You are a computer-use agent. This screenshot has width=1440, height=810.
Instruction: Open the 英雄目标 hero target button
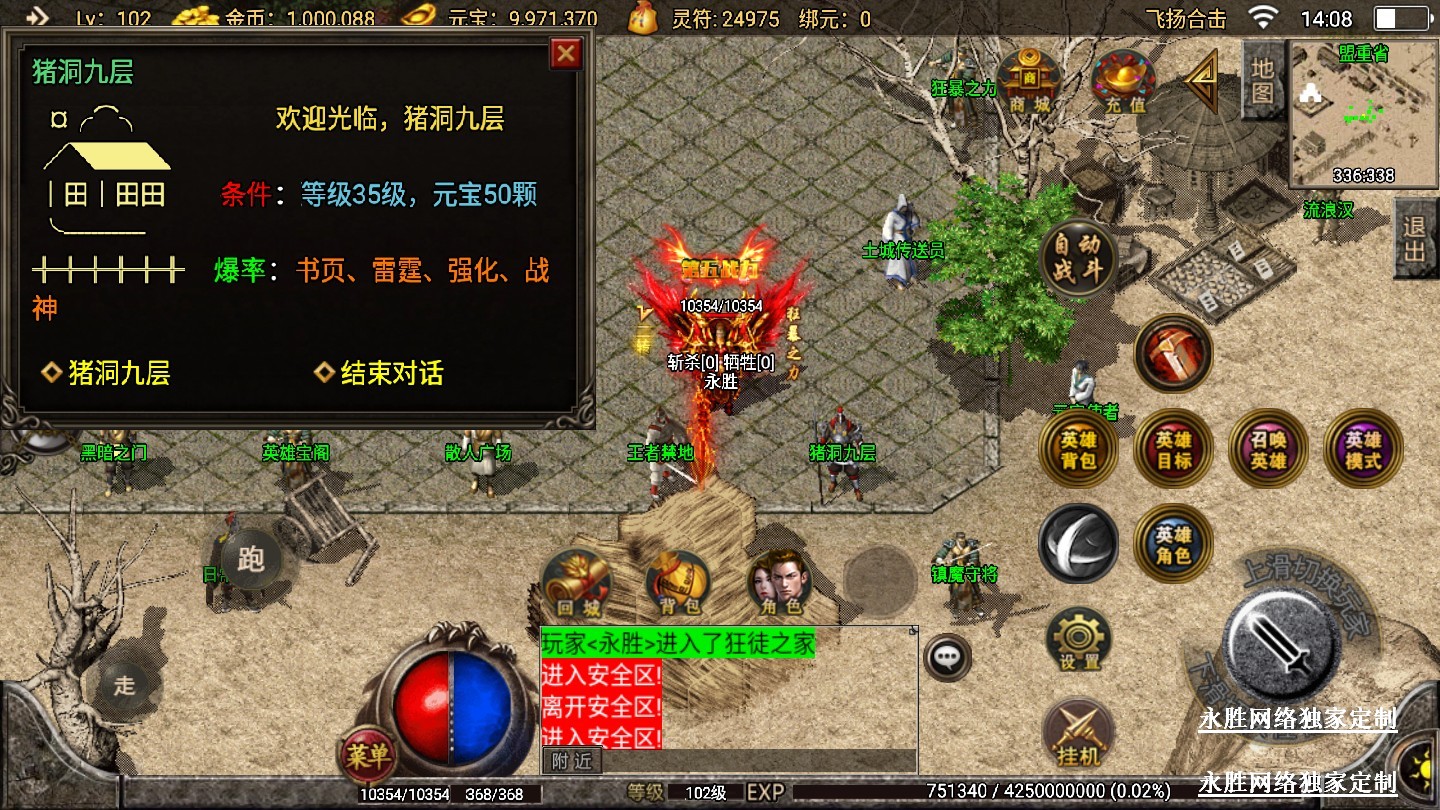click(1173, 449)
